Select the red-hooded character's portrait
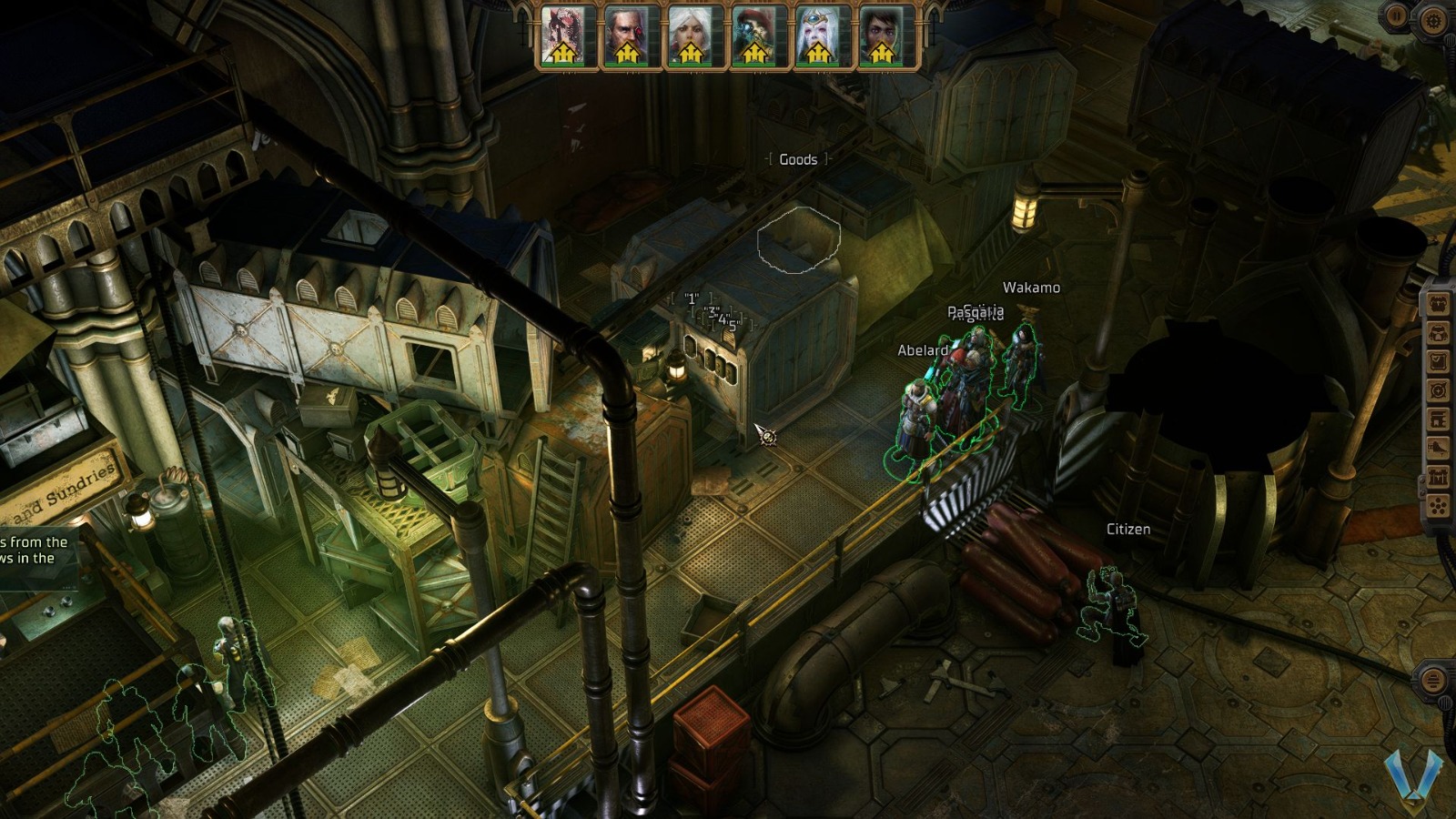The width and height of the screenshot is (1456, 819). pos(755,27)
